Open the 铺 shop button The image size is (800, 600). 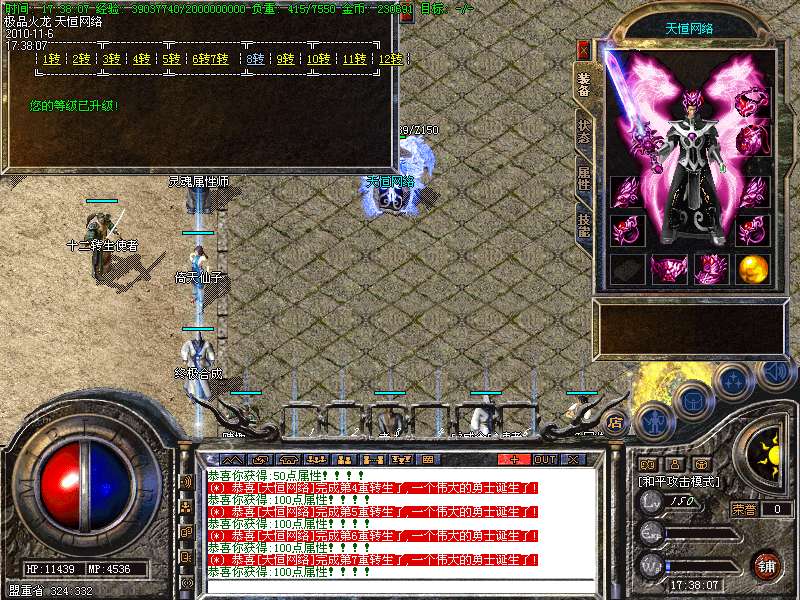tap(766, 565)
